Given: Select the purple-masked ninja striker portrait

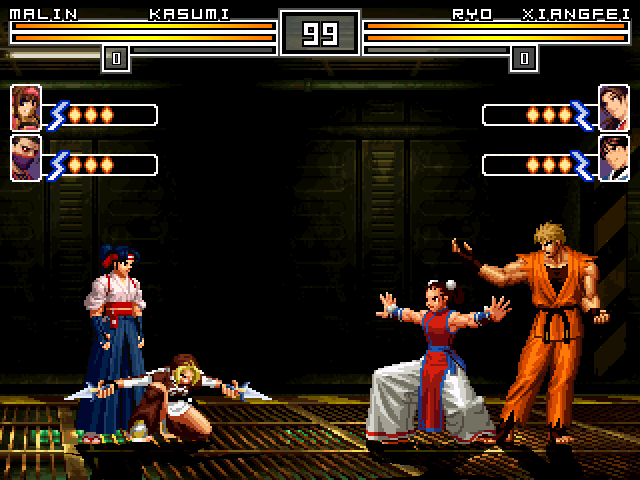Looking at the screenshot, I should click(25, 158).
